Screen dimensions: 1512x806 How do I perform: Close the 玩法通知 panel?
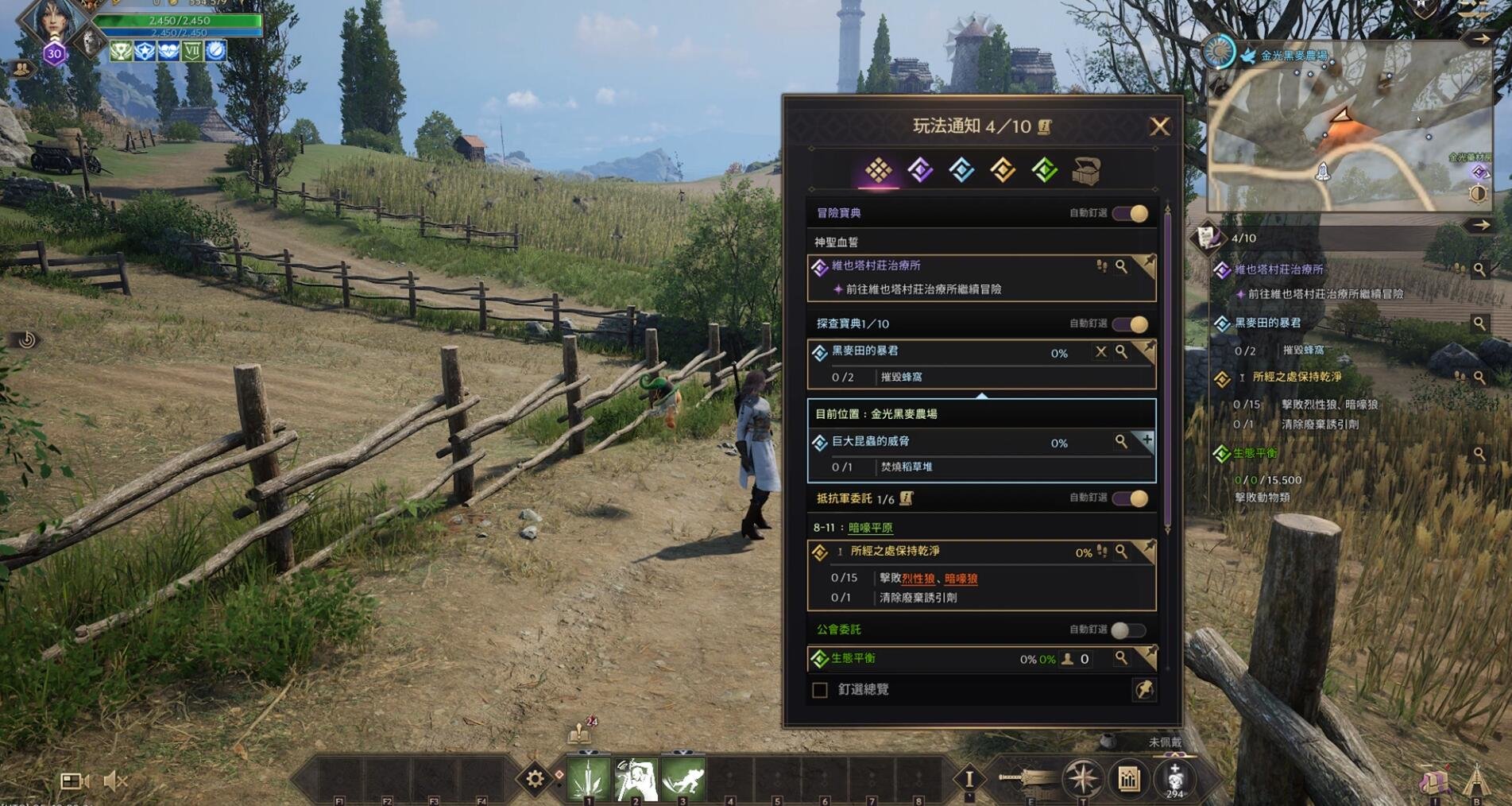point(1159,126)
